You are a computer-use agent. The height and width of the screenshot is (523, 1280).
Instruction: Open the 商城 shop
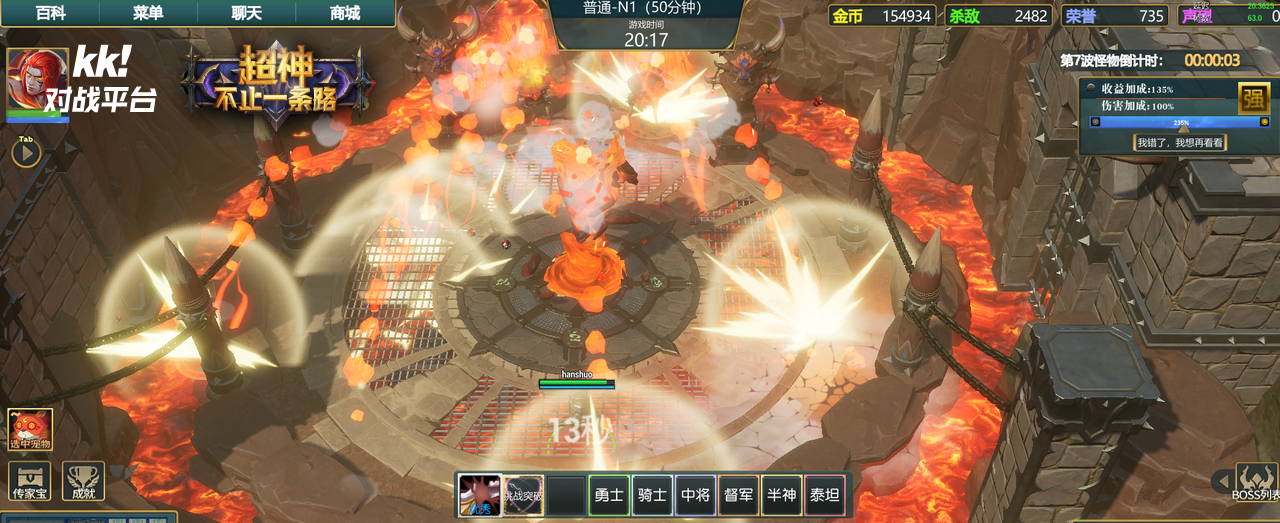(x=345, y=13)
